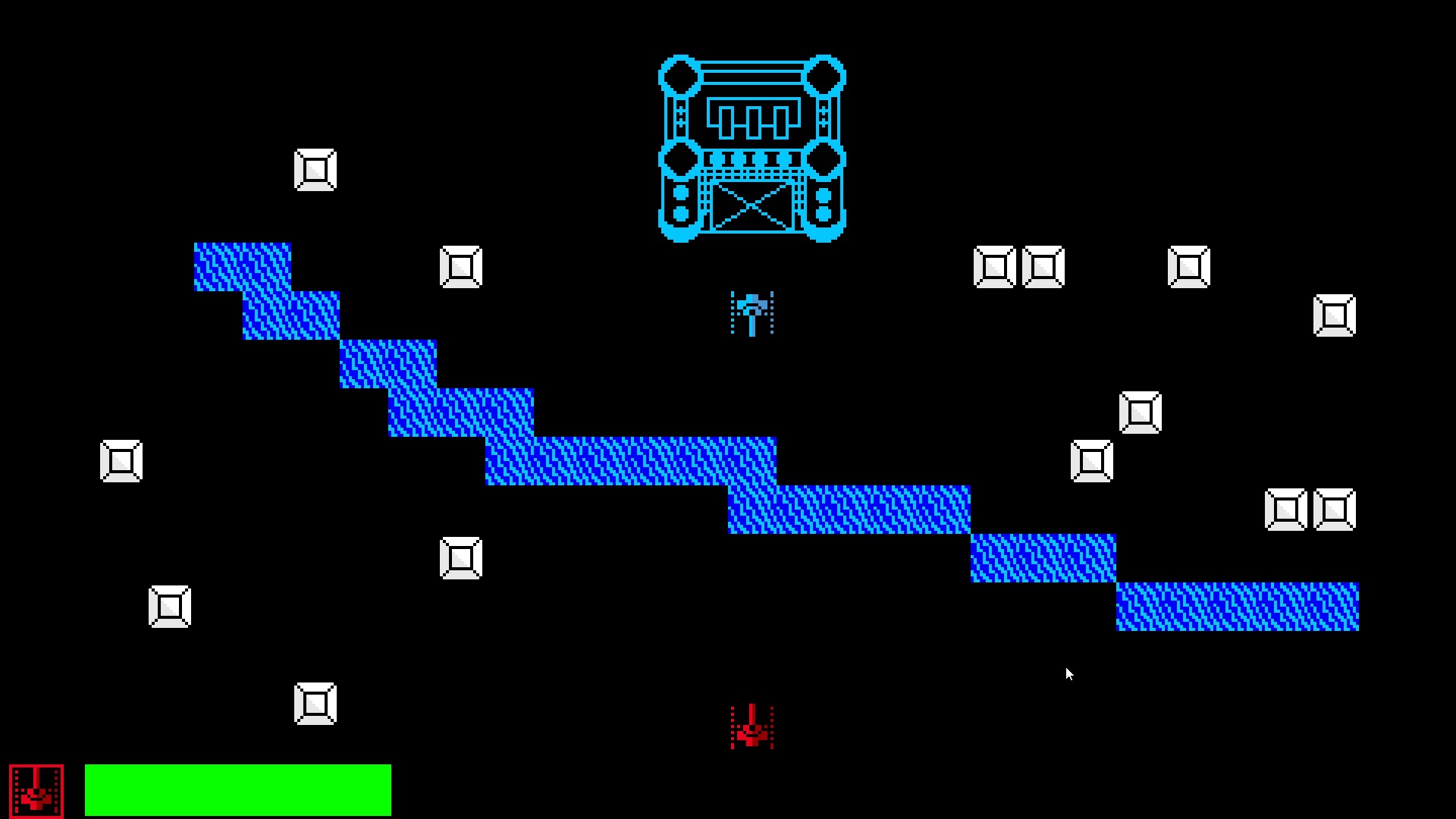The height and width of the screenshot is (819, 1456).
Task: Click the green health bar at the bottom
Action: pyautogui.click(x=239, y=790)
